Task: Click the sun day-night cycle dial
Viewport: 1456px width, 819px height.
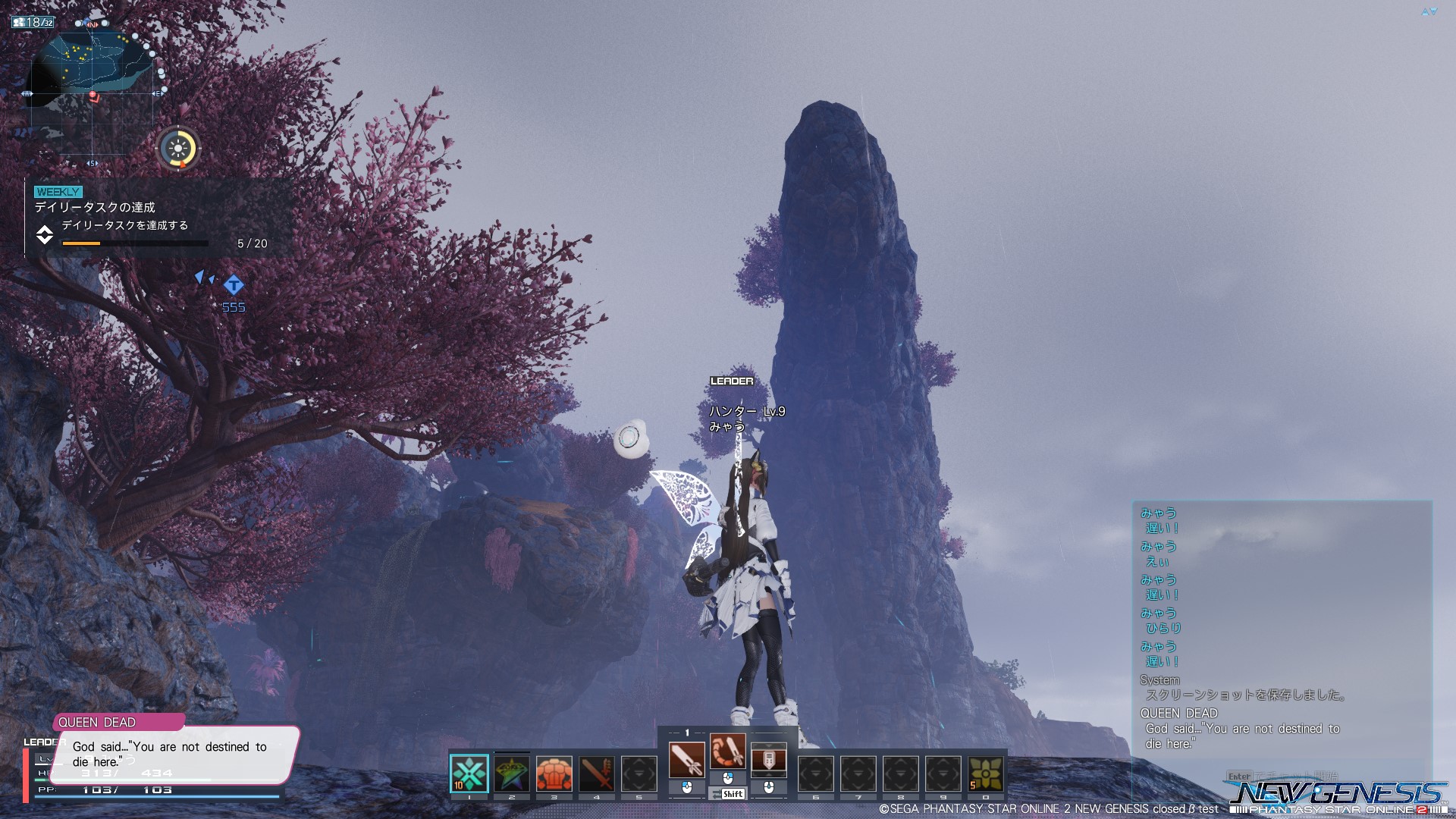Action: pyautogui.click(x=179, y=148)
